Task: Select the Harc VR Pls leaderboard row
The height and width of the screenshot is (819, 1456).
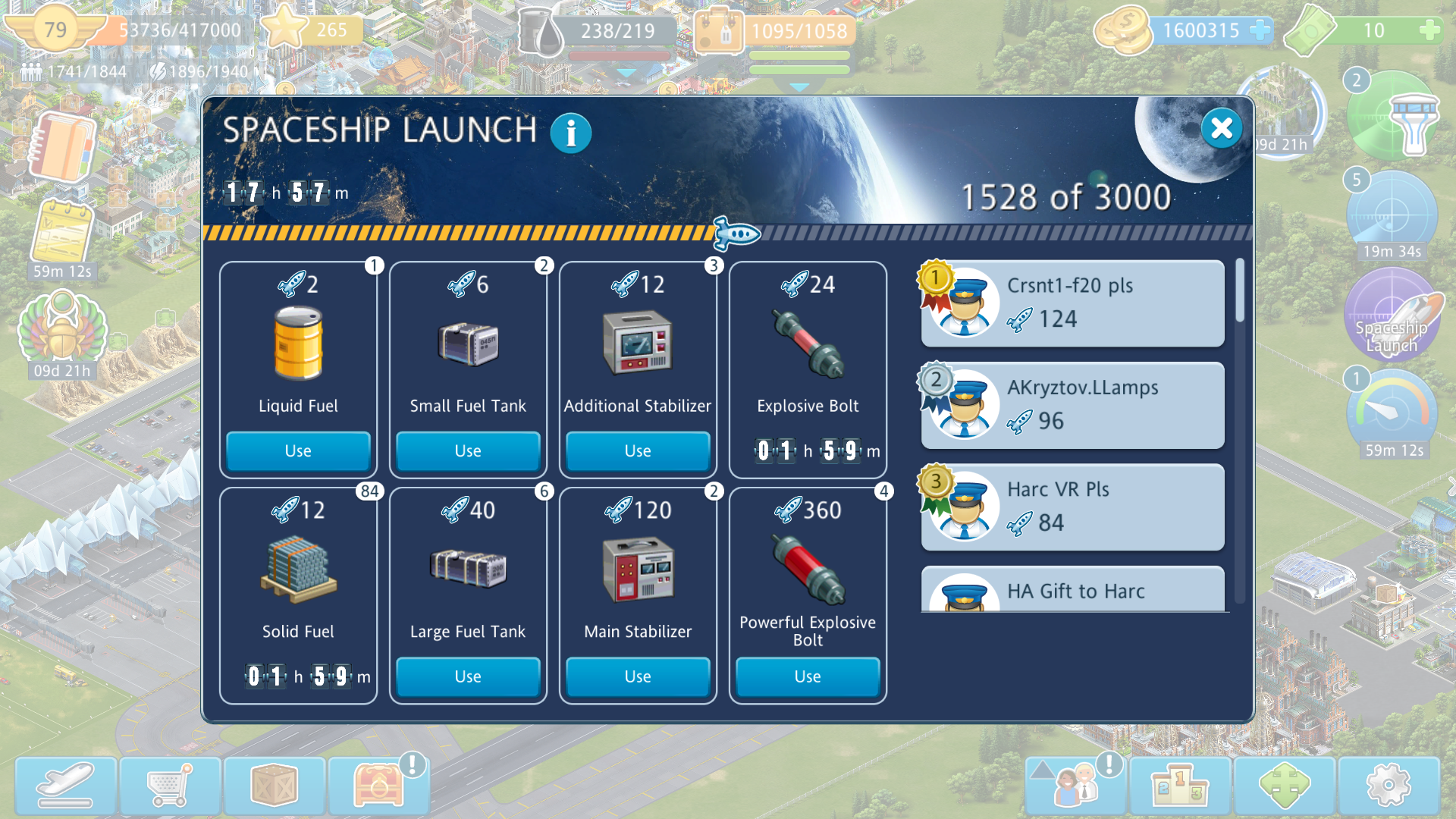Action: coord(1072,507)
